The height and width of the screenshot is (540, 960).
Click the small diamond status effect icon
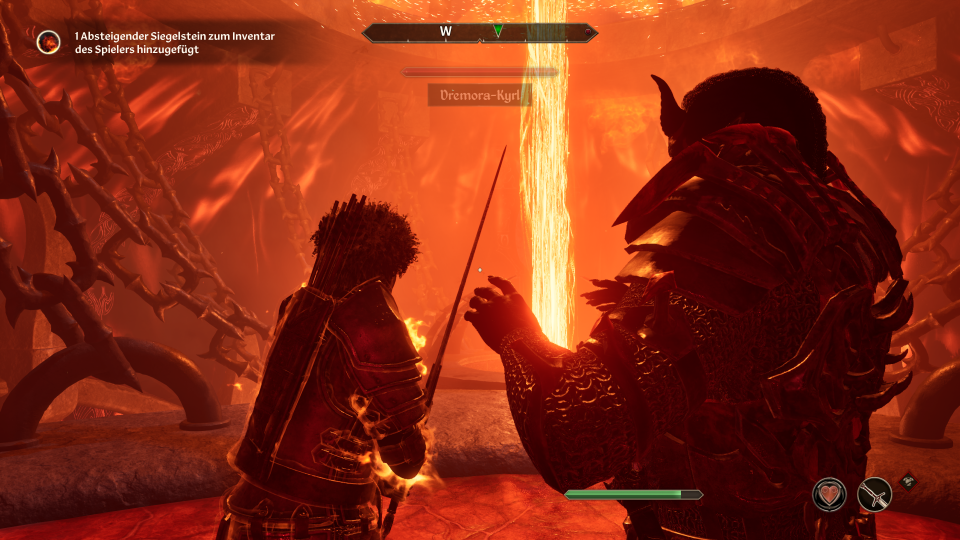[907, 480]
